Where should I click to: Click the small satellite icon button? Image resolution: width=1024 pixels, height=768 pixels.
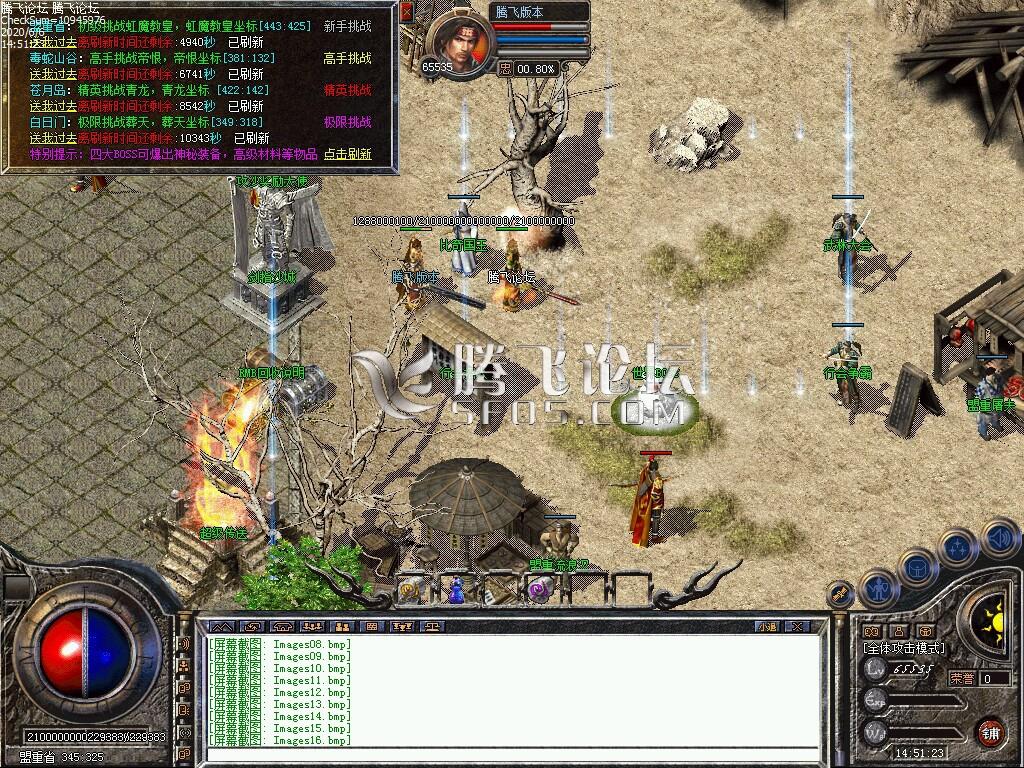[x=841, y=594]
